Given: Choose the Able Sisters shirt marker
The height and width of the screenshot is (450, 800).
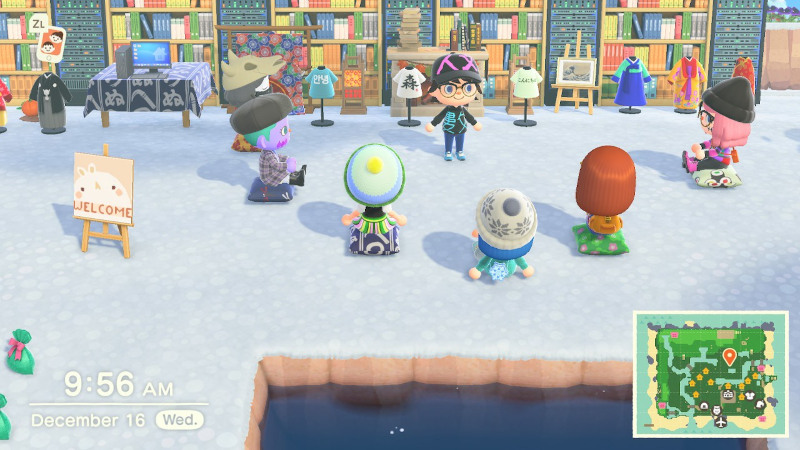Looking at the screenshot, I should click(750, 395).
